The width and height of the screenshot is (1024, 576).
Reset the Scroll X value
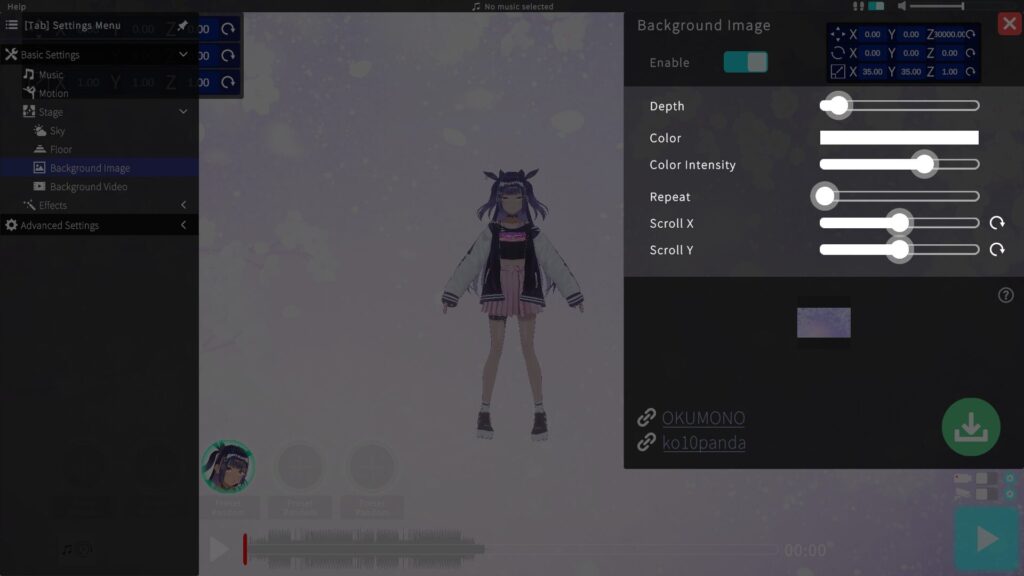997,223
